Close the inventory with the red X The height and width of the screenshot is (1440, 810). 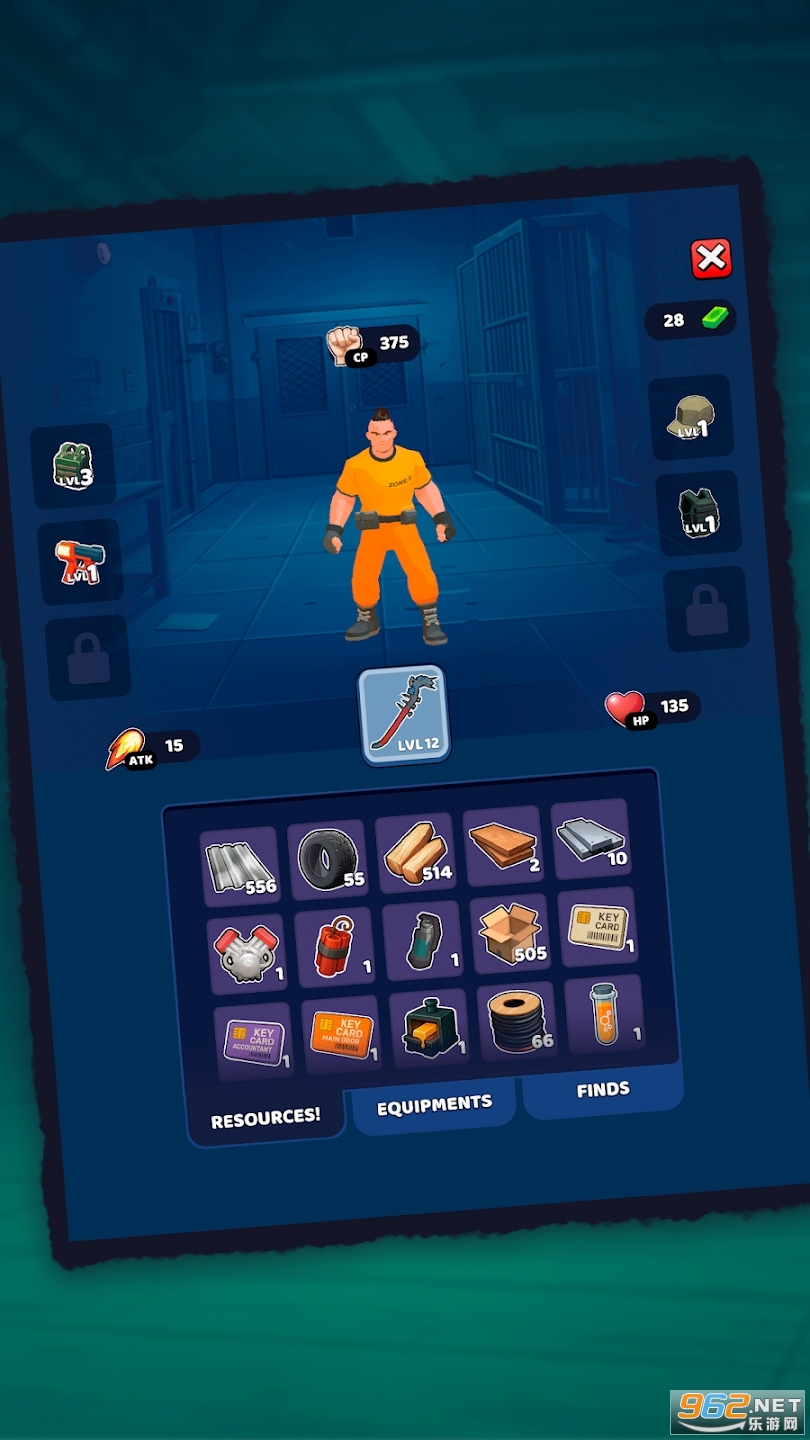click(711, 260)
